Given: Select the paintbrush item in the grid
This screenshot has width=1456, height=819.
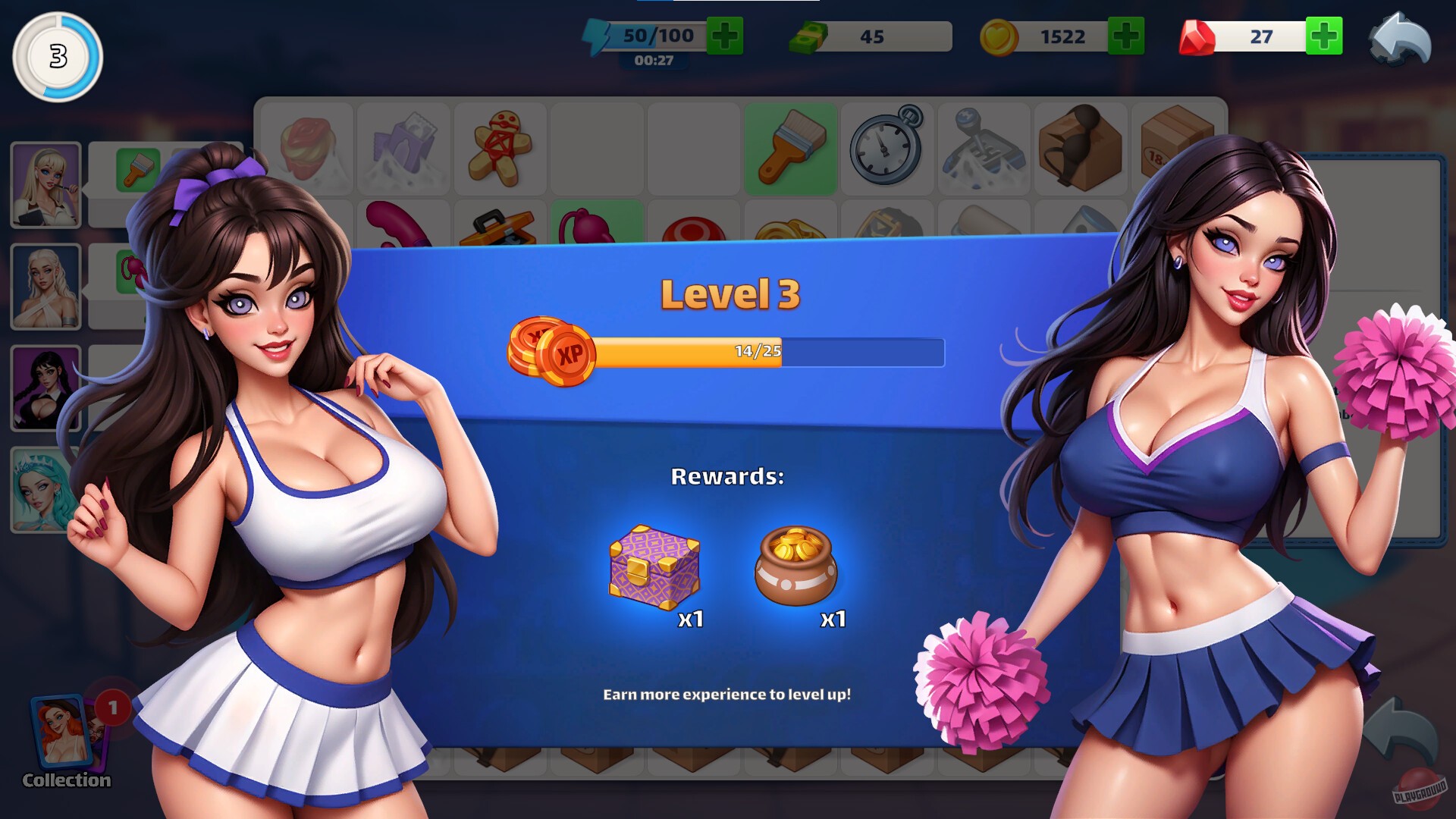Looking at the screenshot, I should (x=790, y=149).
